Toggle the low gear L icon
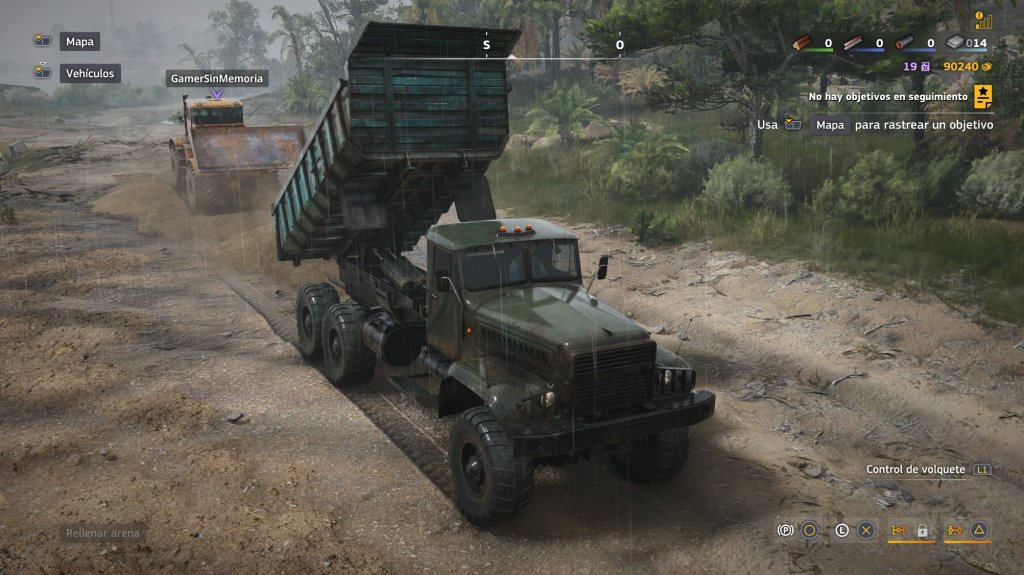Viewport: 1024px width, 575px height. point(842,530)
